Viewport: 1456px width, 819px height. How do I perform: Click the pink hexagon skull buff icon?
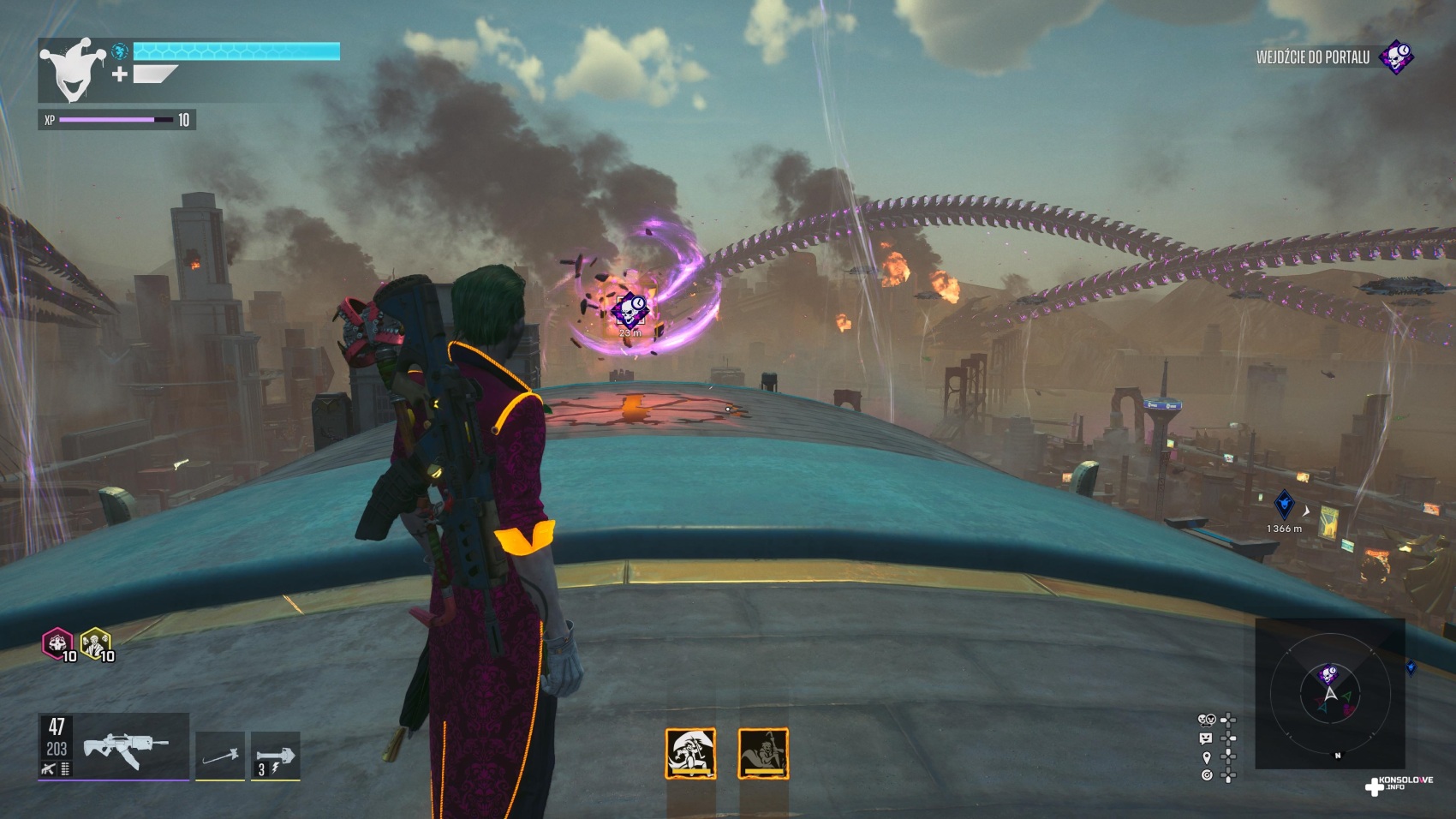click(57, 643)
